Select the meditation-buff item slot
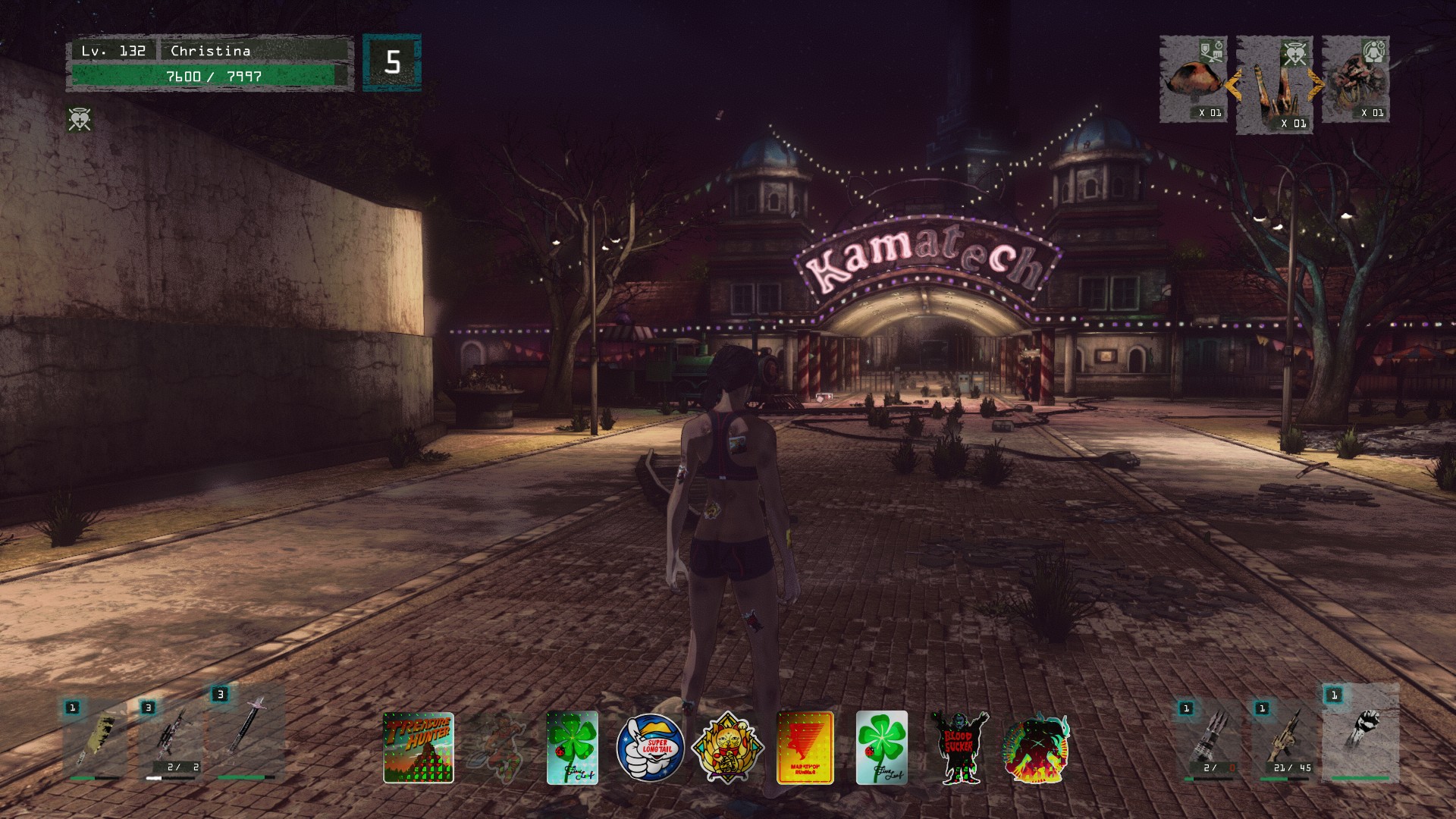1456x819 pixels. (1356, 80)
